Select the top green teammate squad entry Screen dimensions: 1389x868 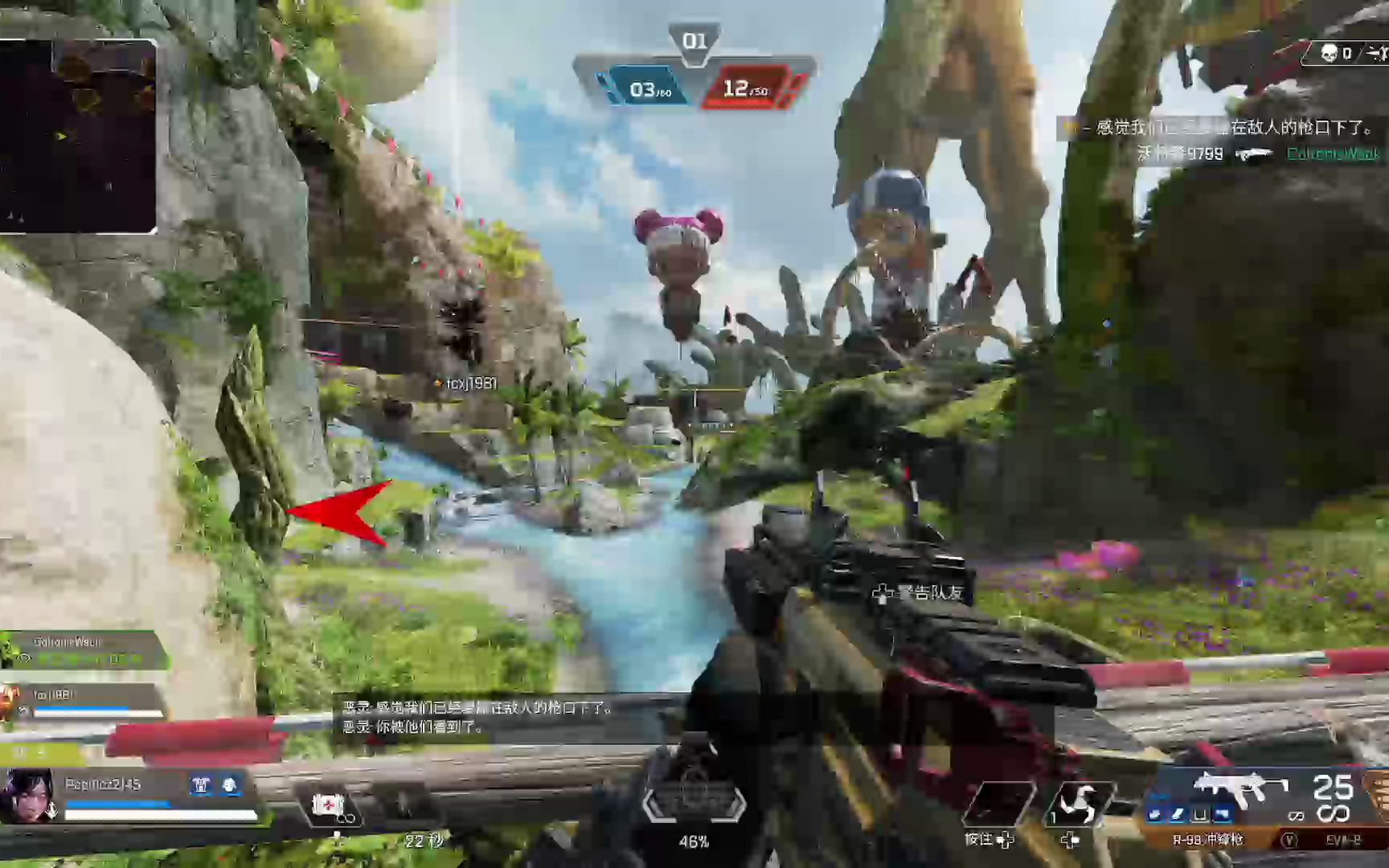(x=84, y=649)
